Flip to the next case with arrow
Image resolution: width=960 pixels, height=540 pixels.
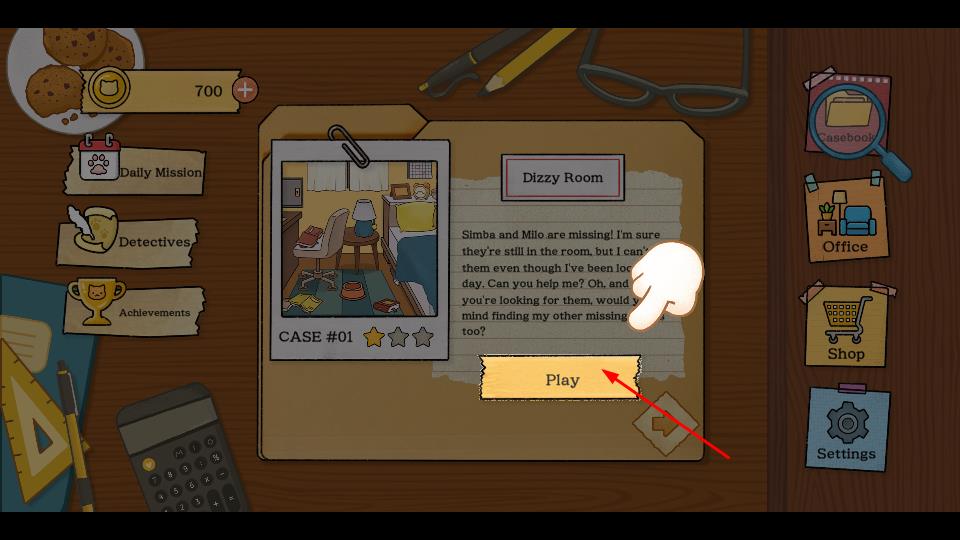[x=663, y=424]
